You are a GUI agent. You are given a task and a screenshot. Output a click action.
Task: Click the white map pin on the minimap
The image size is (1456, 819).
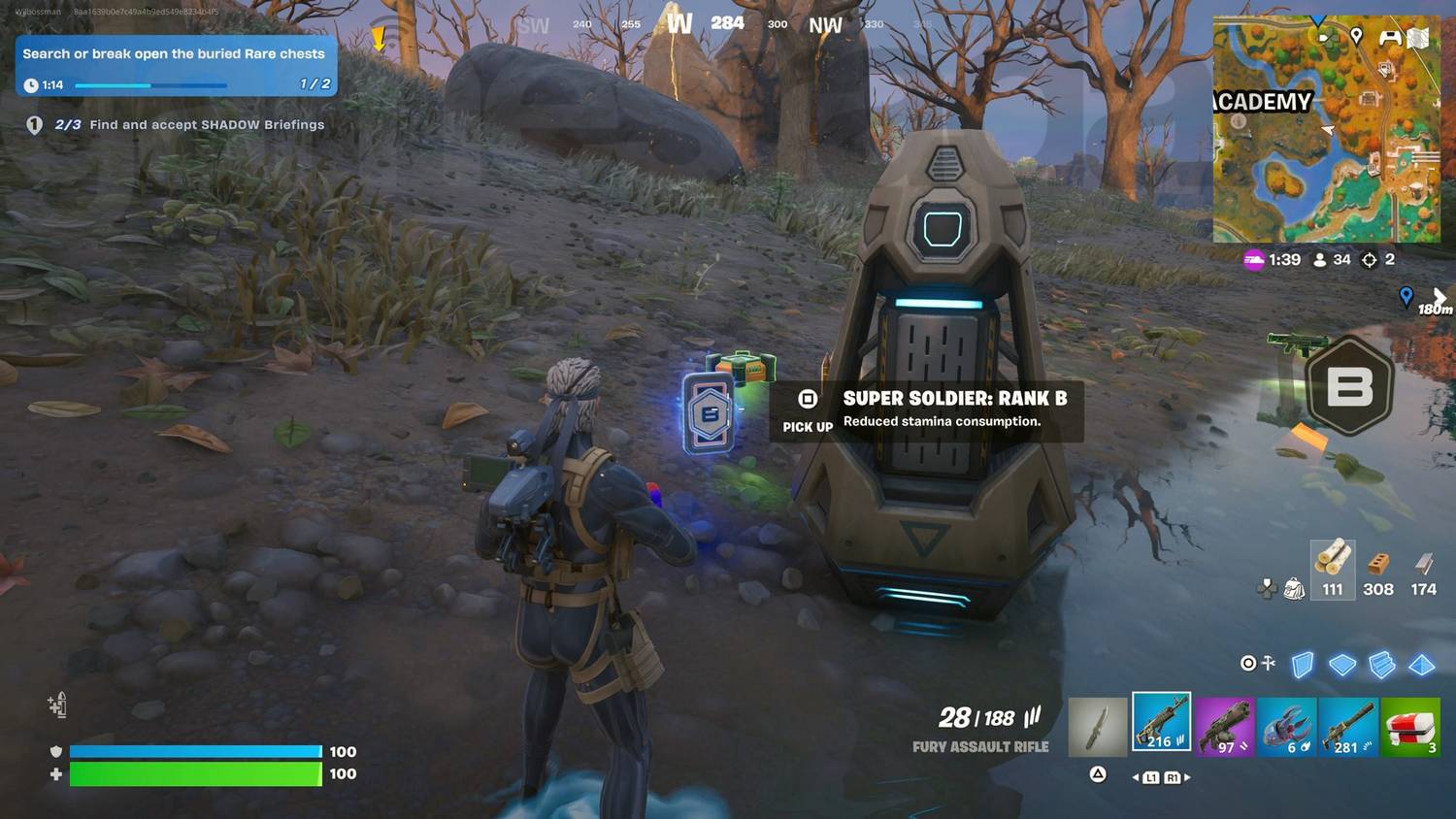pyautogui.click(x=1356, y=36)
